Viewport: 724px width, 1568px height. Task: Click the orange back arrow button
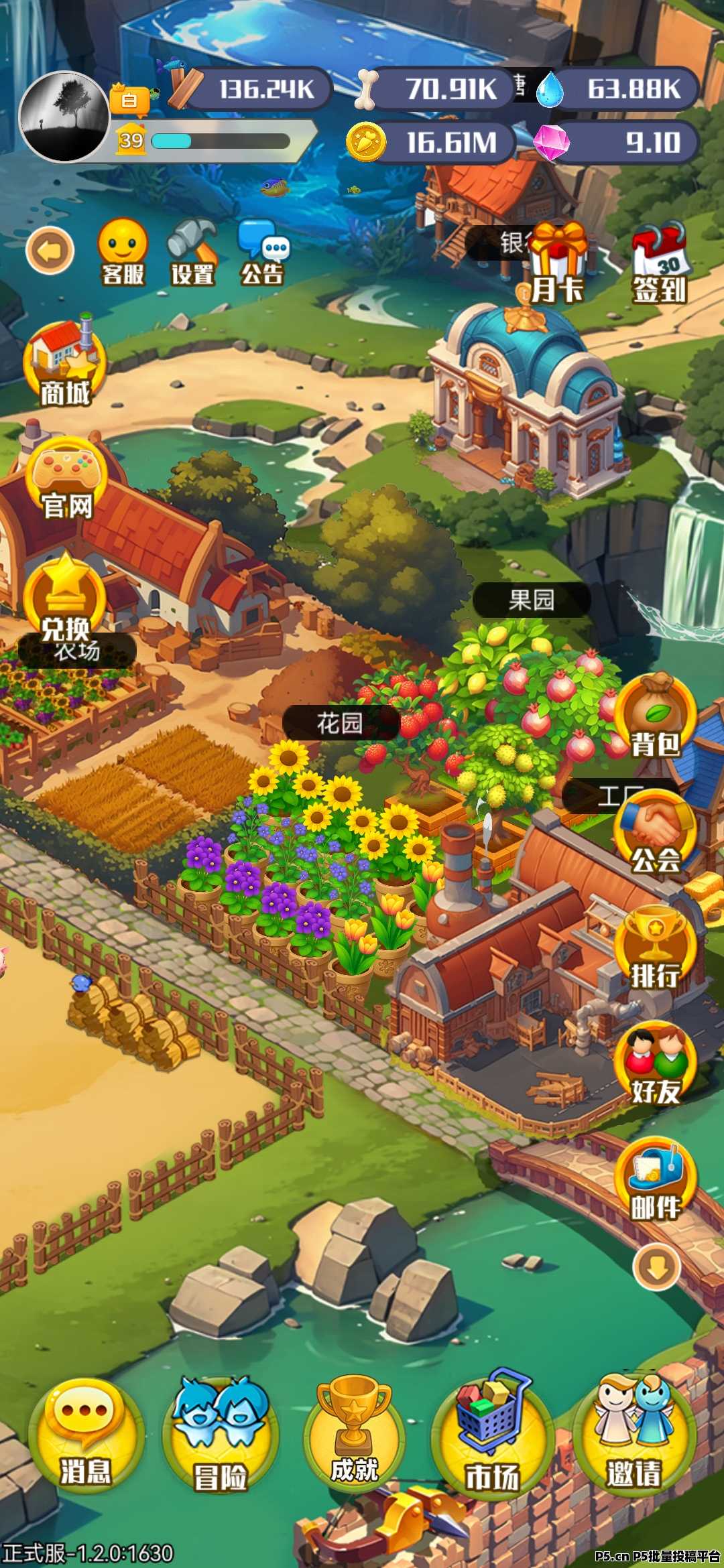click(x=50, y=251)
